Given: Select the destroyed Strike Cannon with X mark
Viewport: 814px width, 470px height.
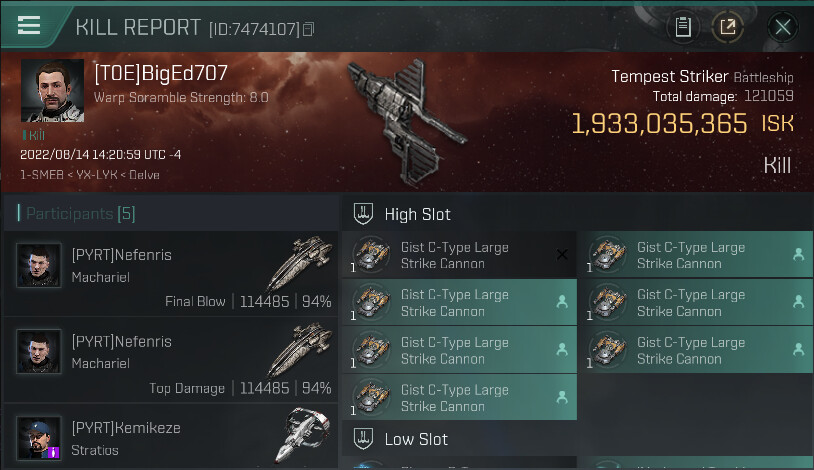Looking at the screenshot, I should tap(459, 256).
